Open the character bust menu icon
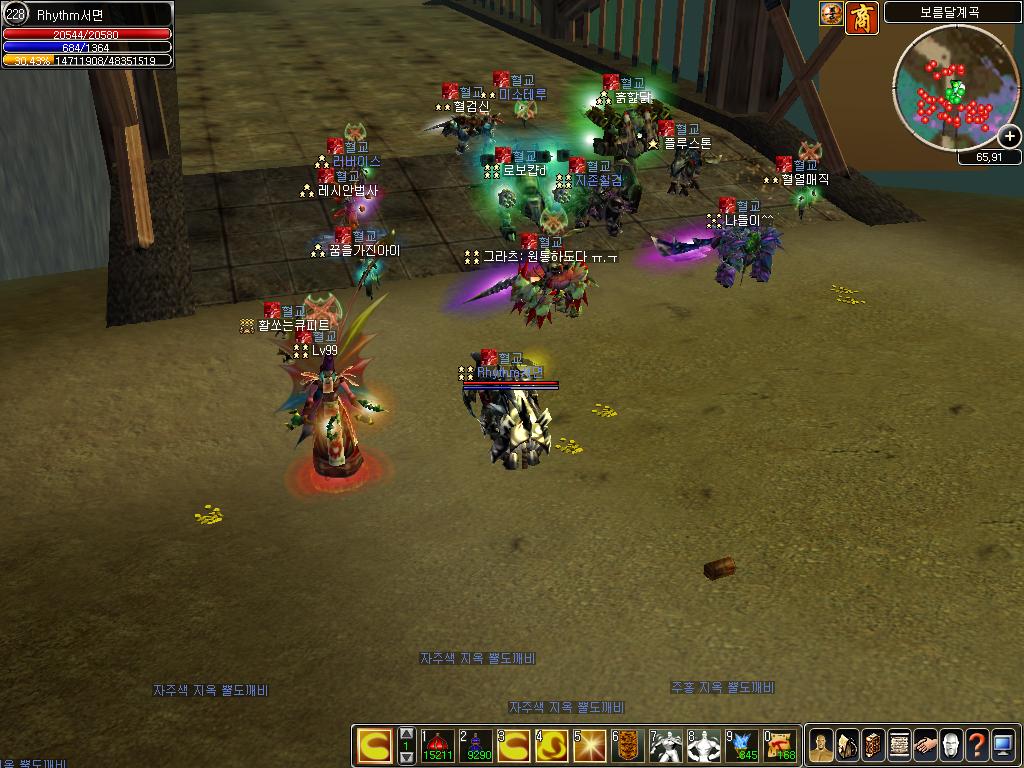The width and height of the screenshot is (1024, 768). tap(821, 746)
